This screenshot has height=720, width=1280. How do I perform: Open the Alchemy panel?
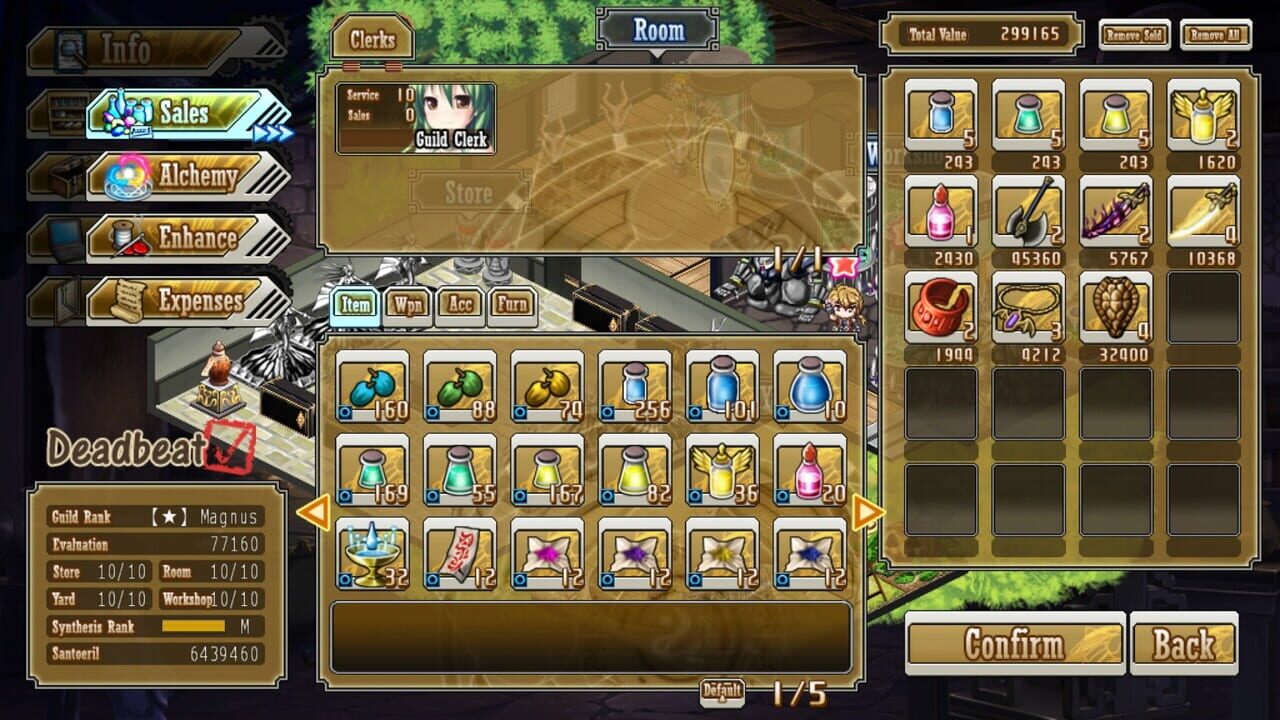pyautogui.click(x=128, y=176)
